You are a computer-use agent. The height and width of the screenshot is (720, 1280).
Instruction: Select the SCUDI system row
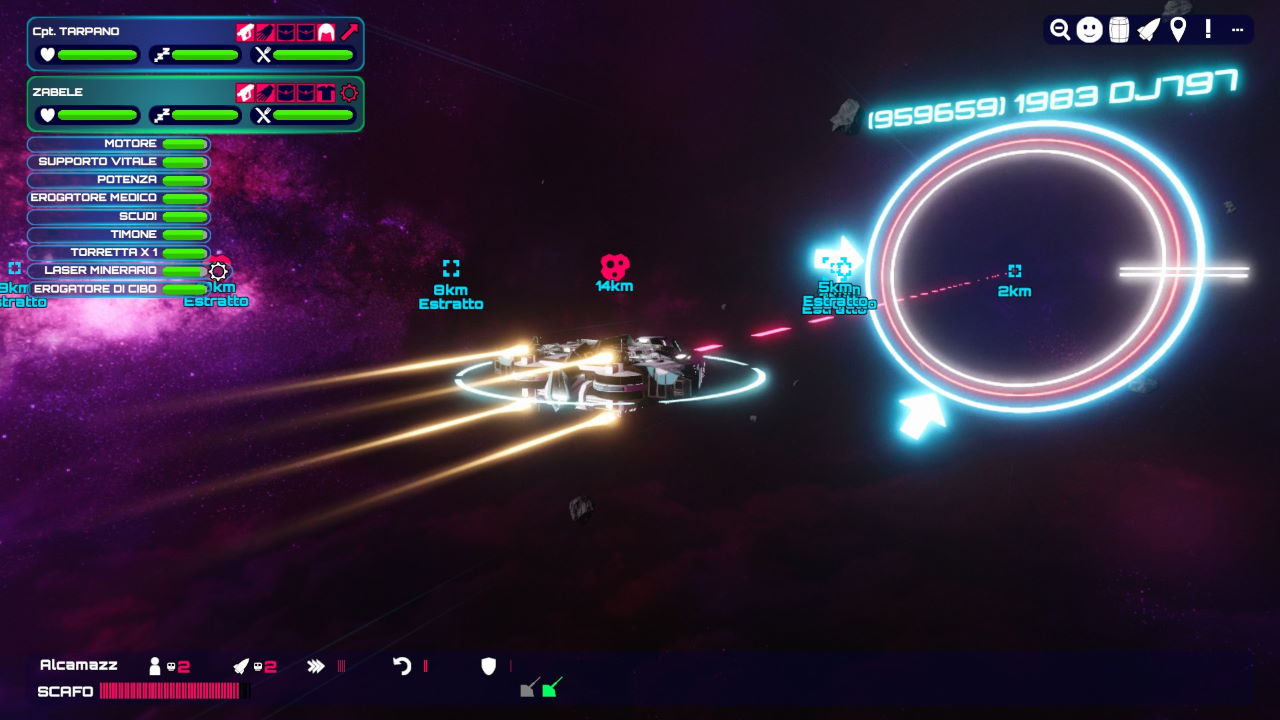119,216
